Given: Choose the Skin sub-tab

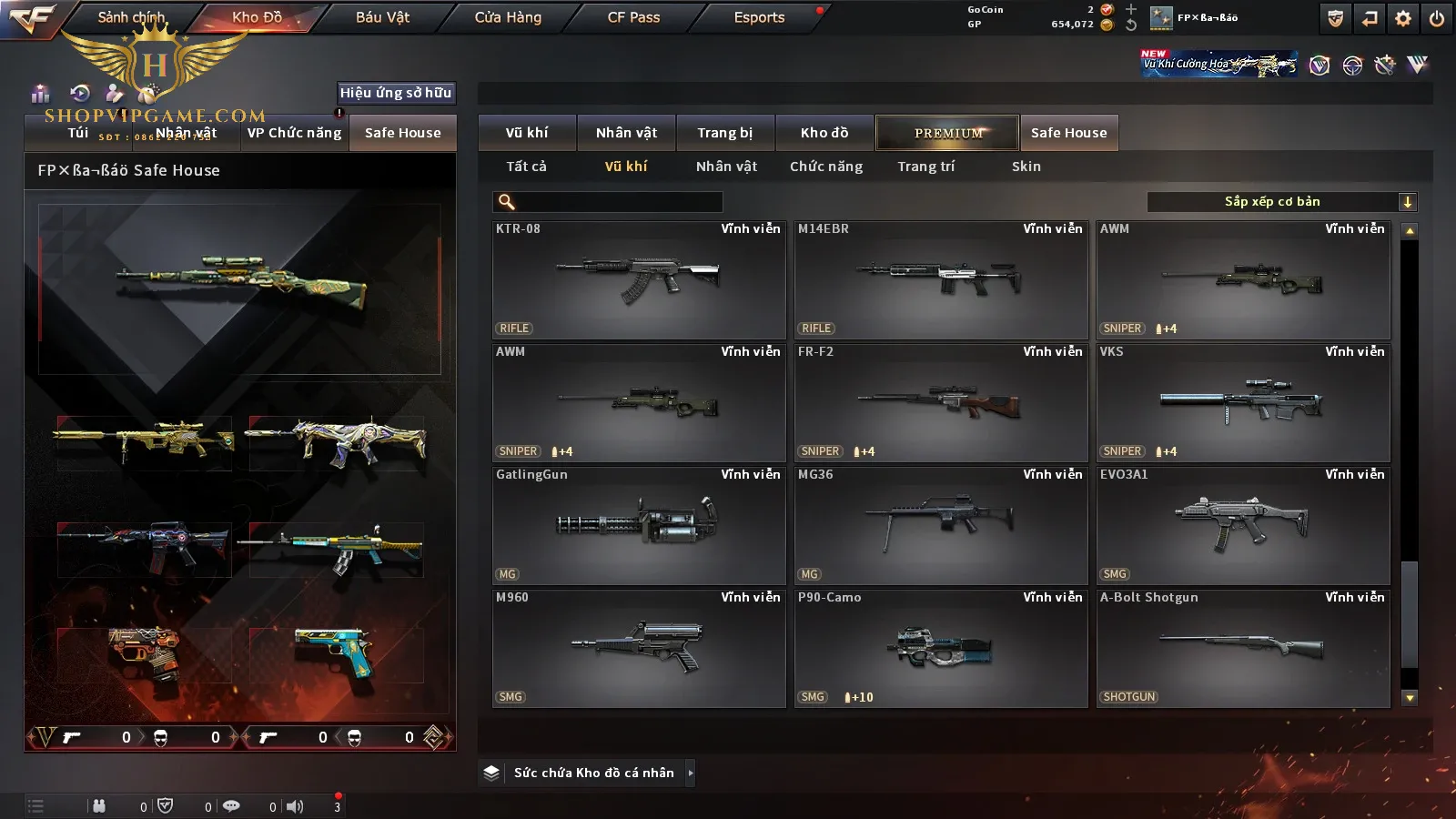Looking at the screenshot, I should [1026, 167].
